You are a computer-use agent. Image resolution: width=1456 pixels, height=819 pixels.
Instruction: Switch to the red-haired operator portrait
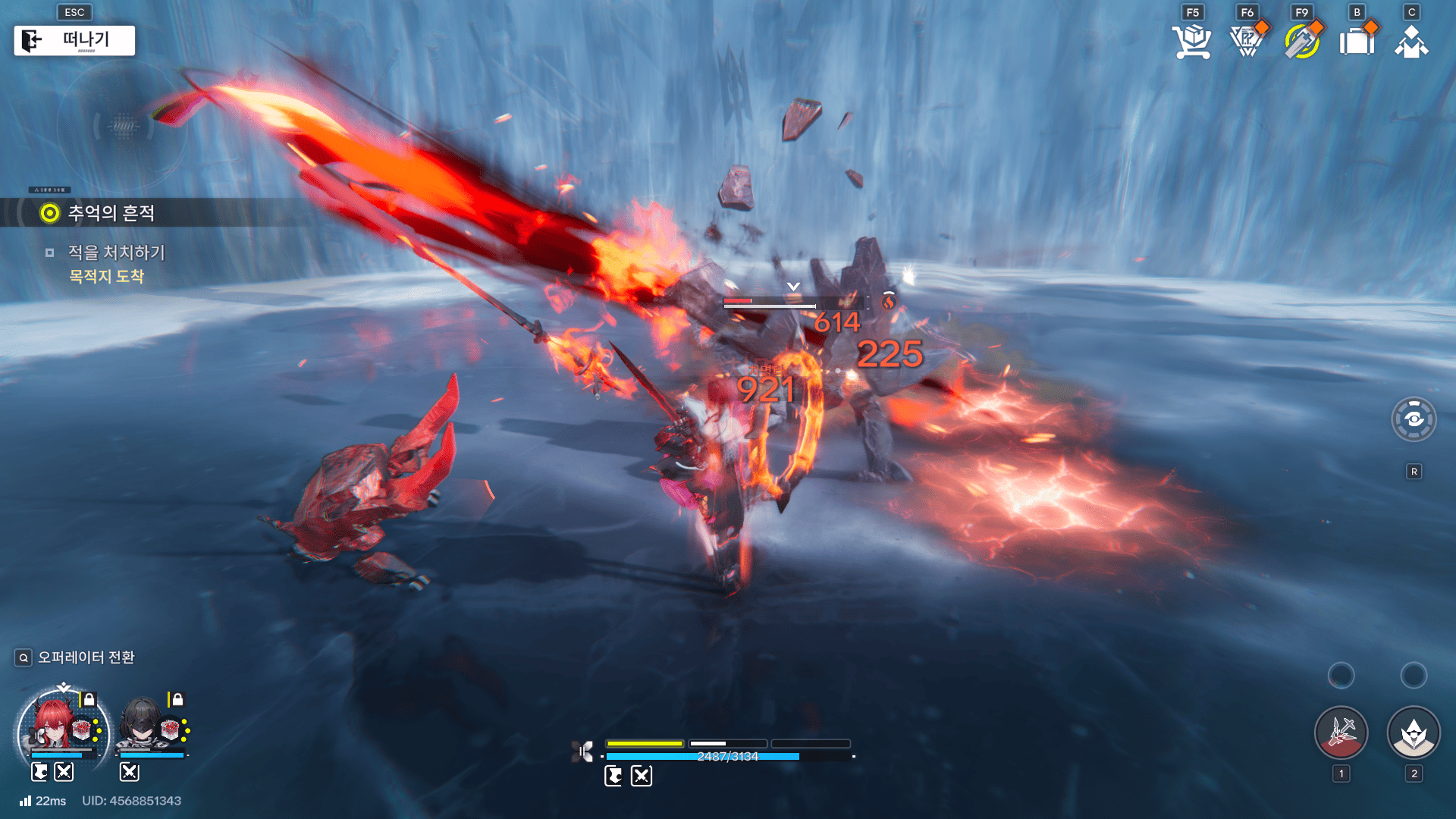(55, 726)
